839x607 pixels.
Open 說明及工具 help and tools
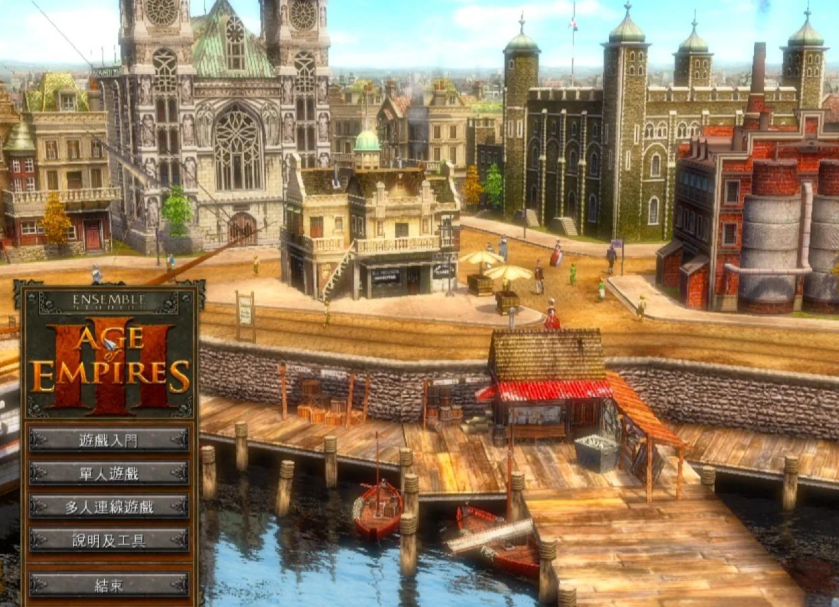tap(109, 540)
